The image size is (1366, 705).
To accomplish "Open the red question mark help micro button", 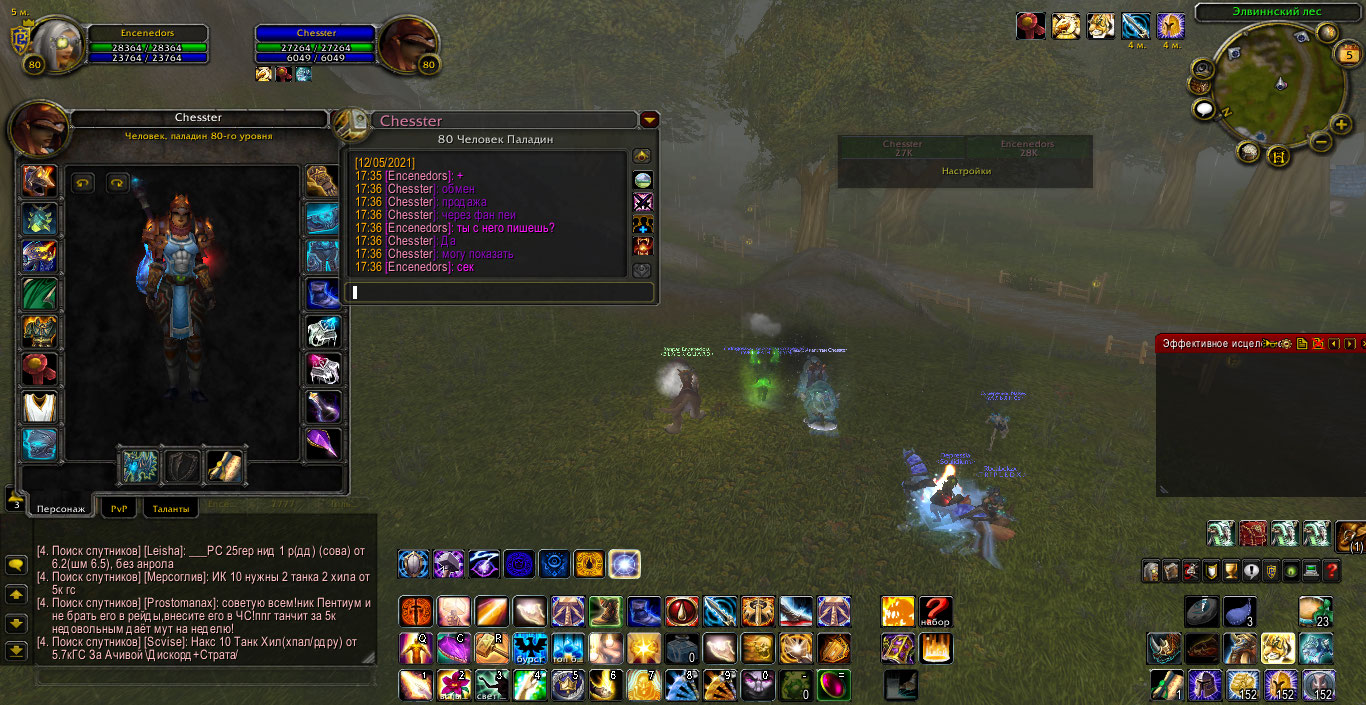I will pos(1331,571).
